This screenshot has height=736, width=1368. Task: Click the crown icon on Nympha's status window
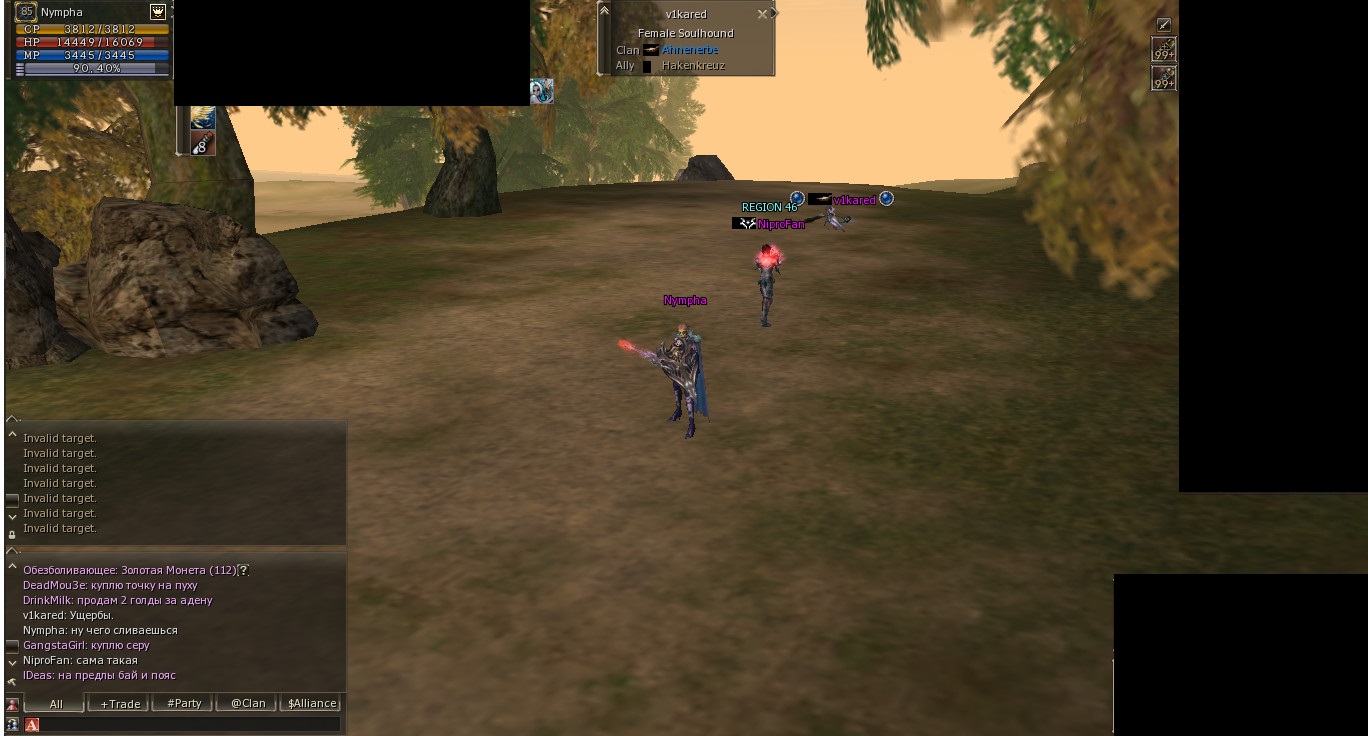(158, 12)
